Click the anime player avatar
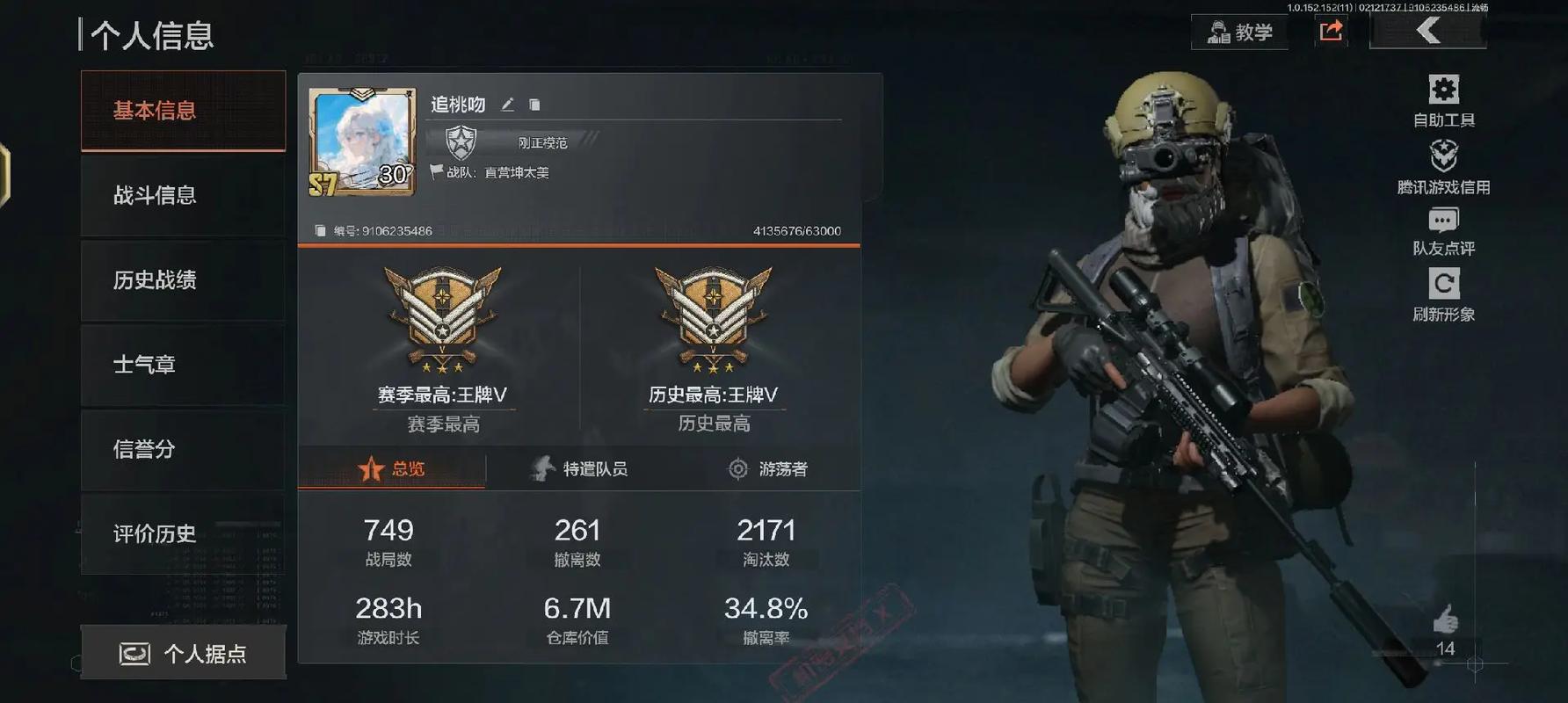The height and width of the screenshot is (703, 1568). coord(362,141)
